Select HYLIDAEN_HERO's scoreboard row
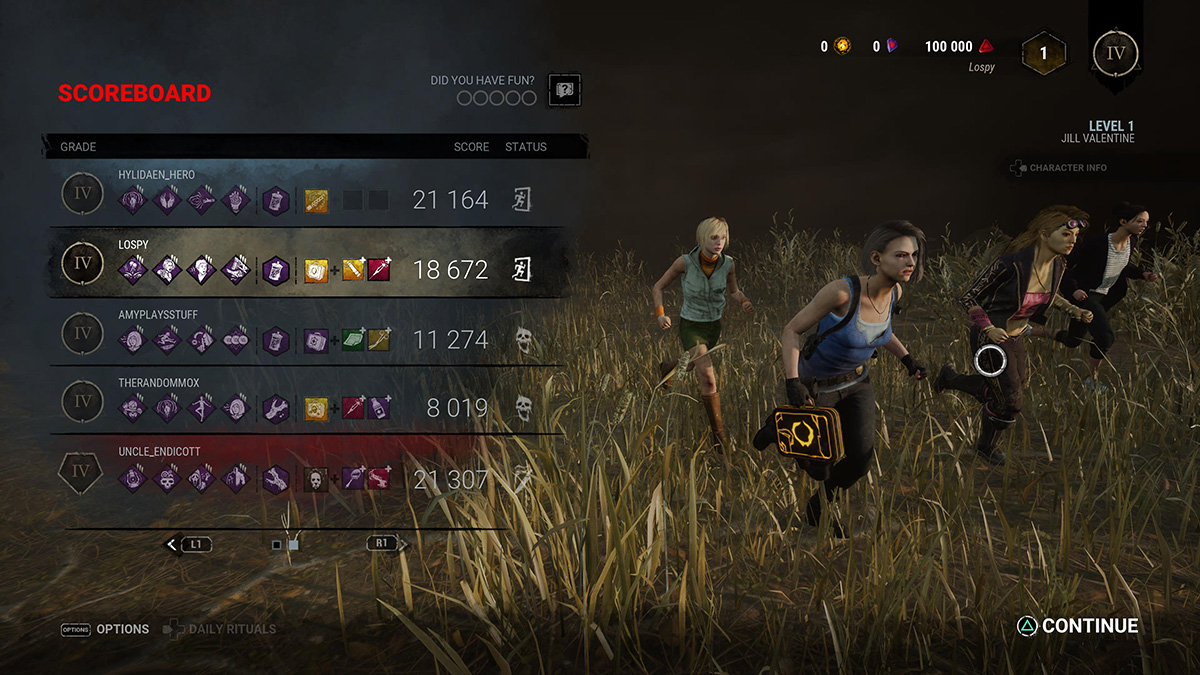This screenshot has height=675, width=1200. pos(300,193)
